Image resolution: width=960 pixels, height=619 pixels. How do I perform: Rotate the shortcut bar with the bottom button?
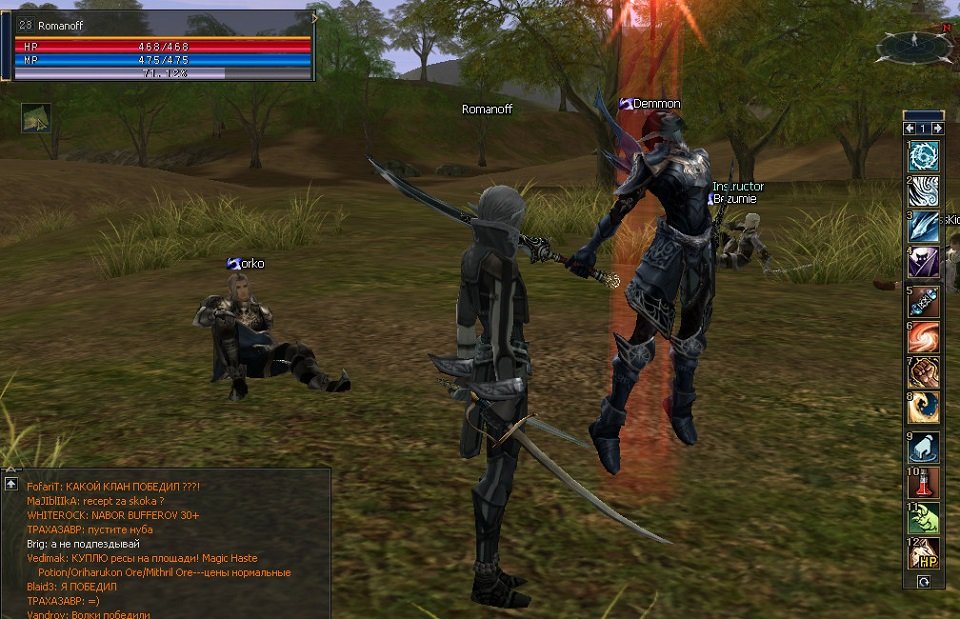923,580
